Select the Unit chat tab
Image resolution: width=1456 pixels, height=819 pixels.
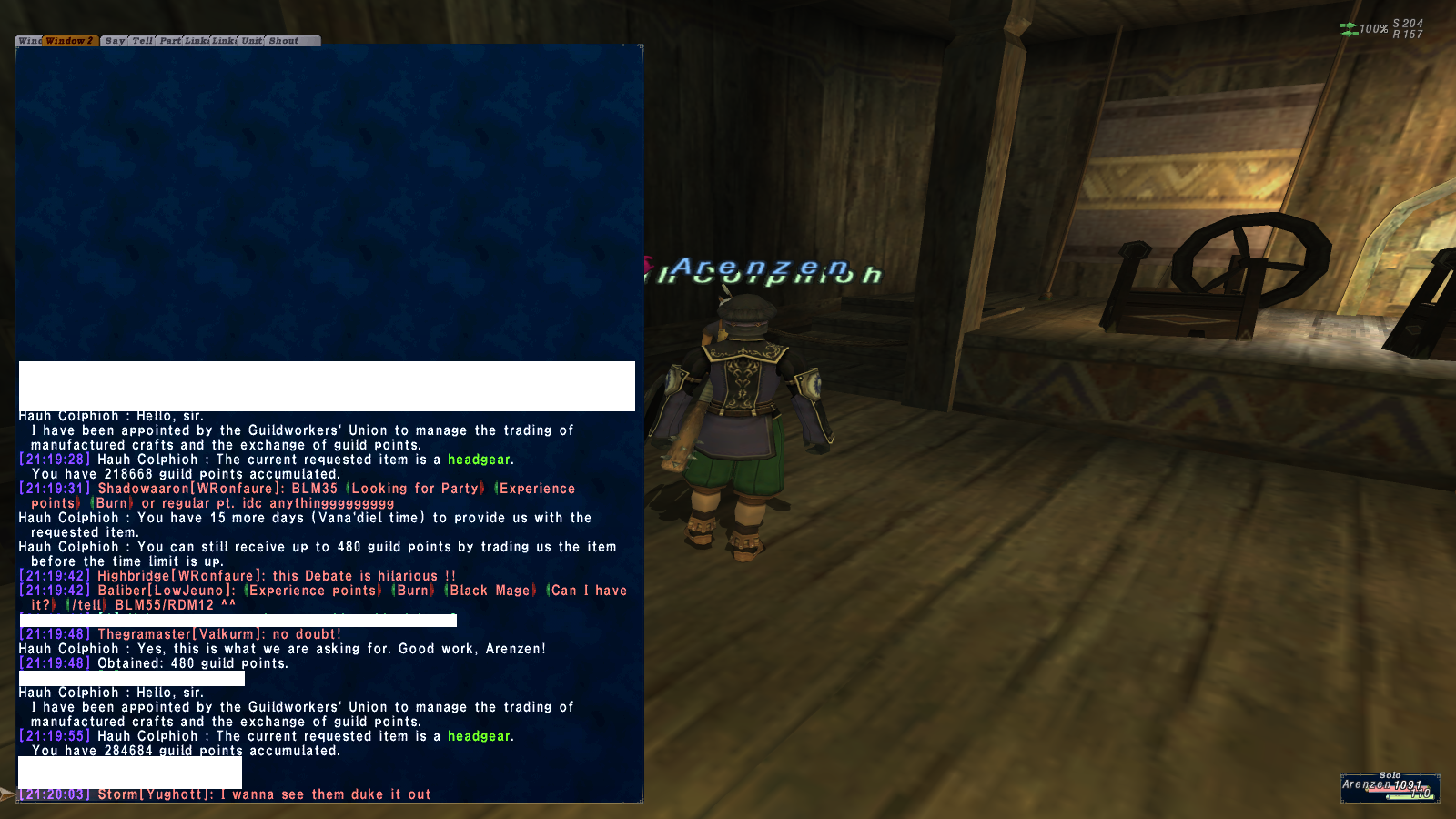coord(253,41)
